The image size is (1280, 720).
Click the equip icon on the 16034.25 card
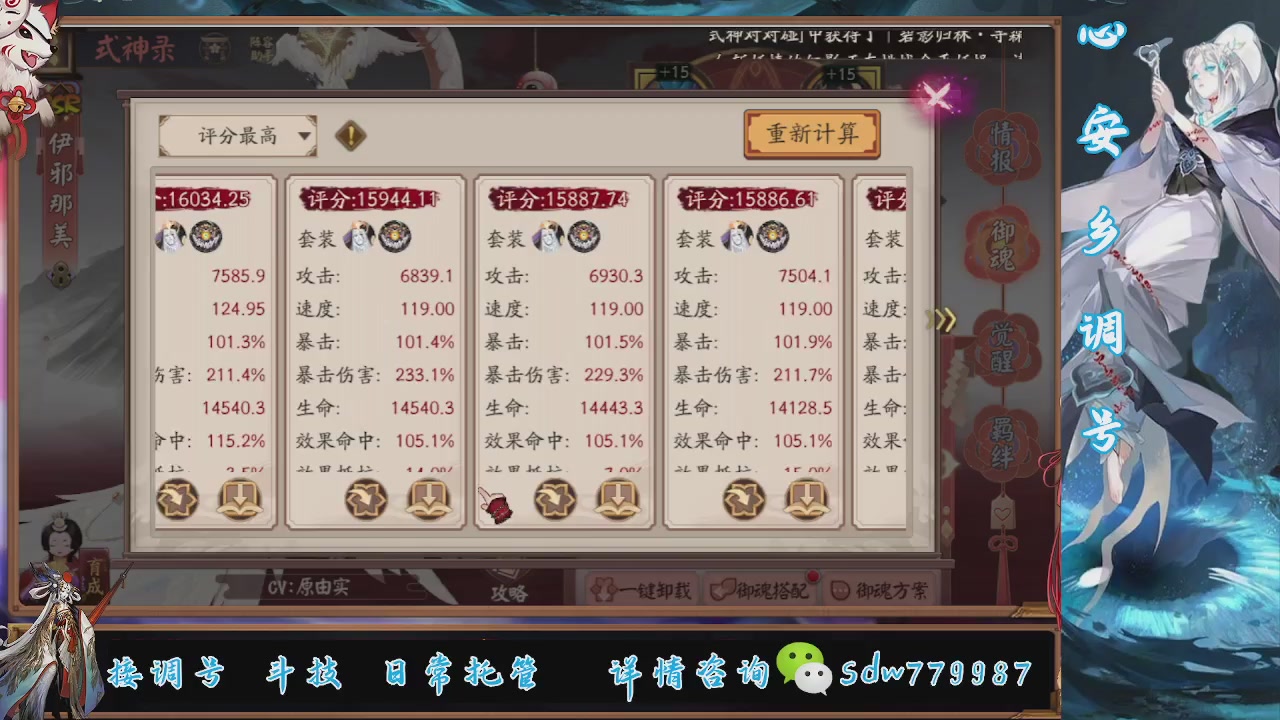pyautogui.click(x=178, y=498)
